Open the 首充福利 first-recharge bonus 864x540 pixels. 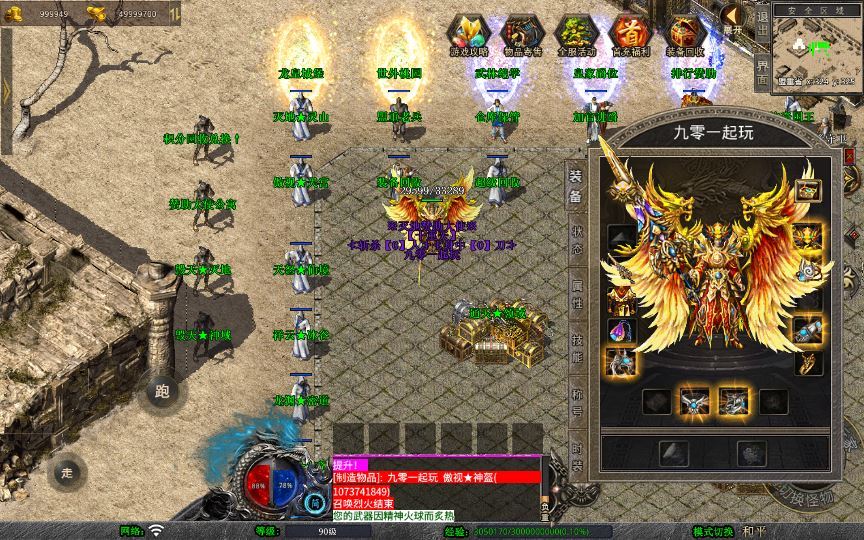point(630,34)
